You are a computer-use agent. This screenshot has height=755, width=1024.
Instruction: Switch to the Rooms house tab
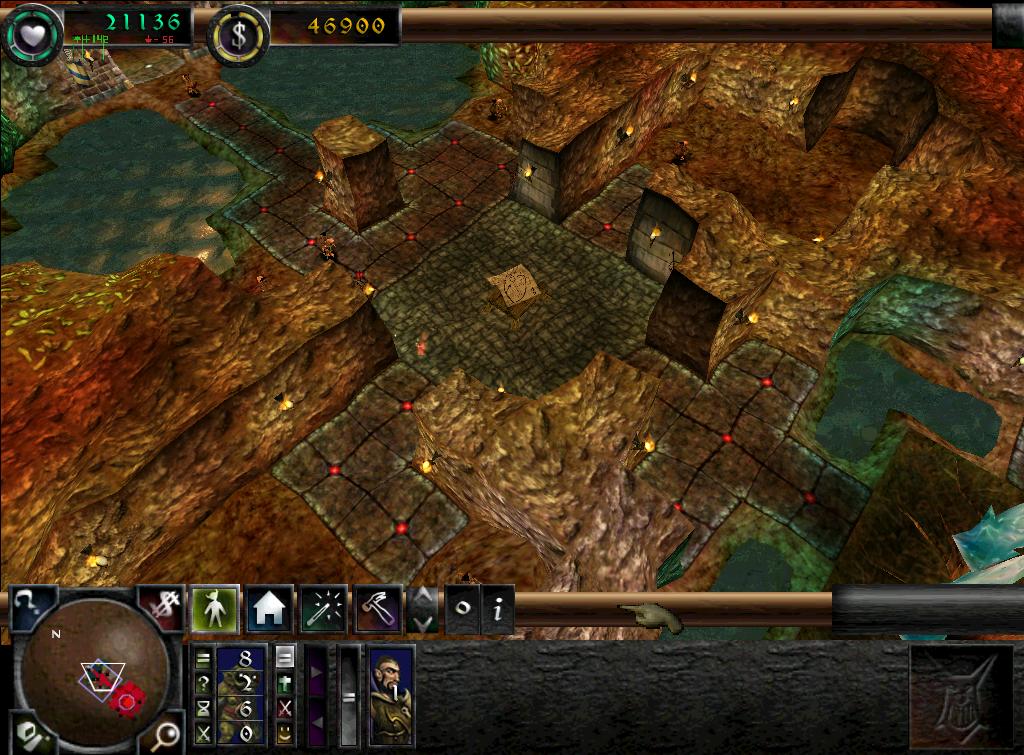pyautogui.click(x=269, y=608)
